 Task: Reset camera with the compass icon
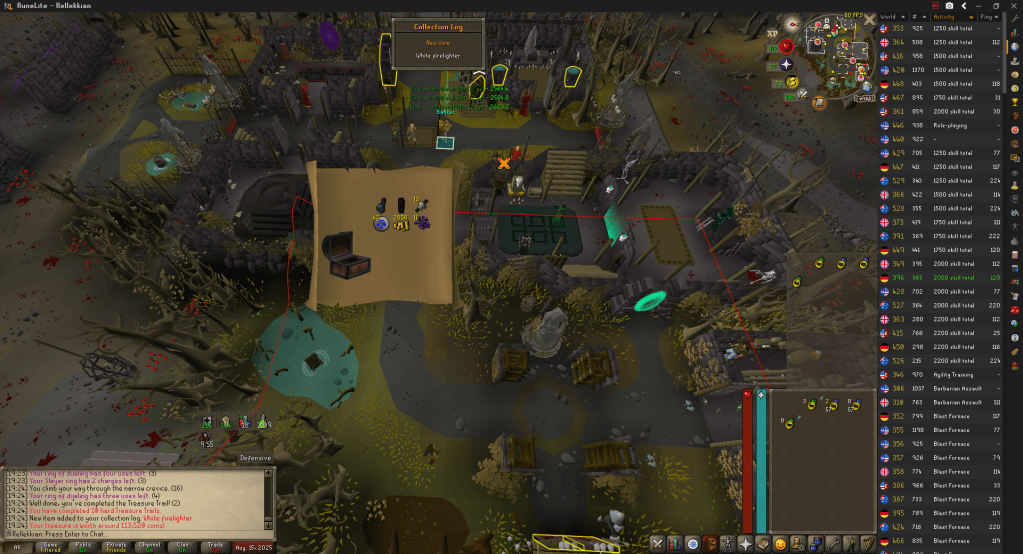click(x=792, y=21)
